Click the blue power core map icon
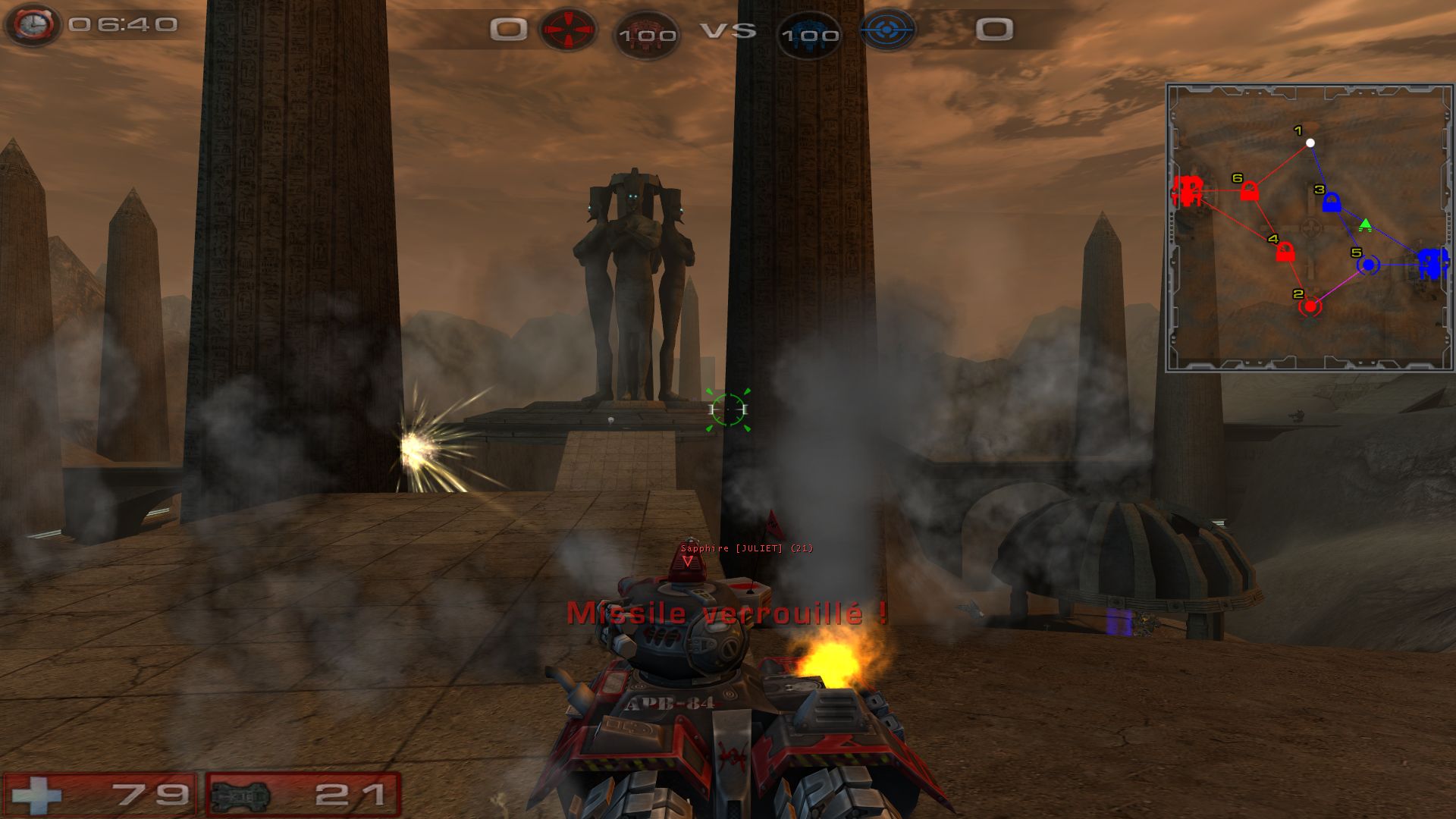Image resolution: width=1456 pixels, height=819 pixels. pos(1432,264)
